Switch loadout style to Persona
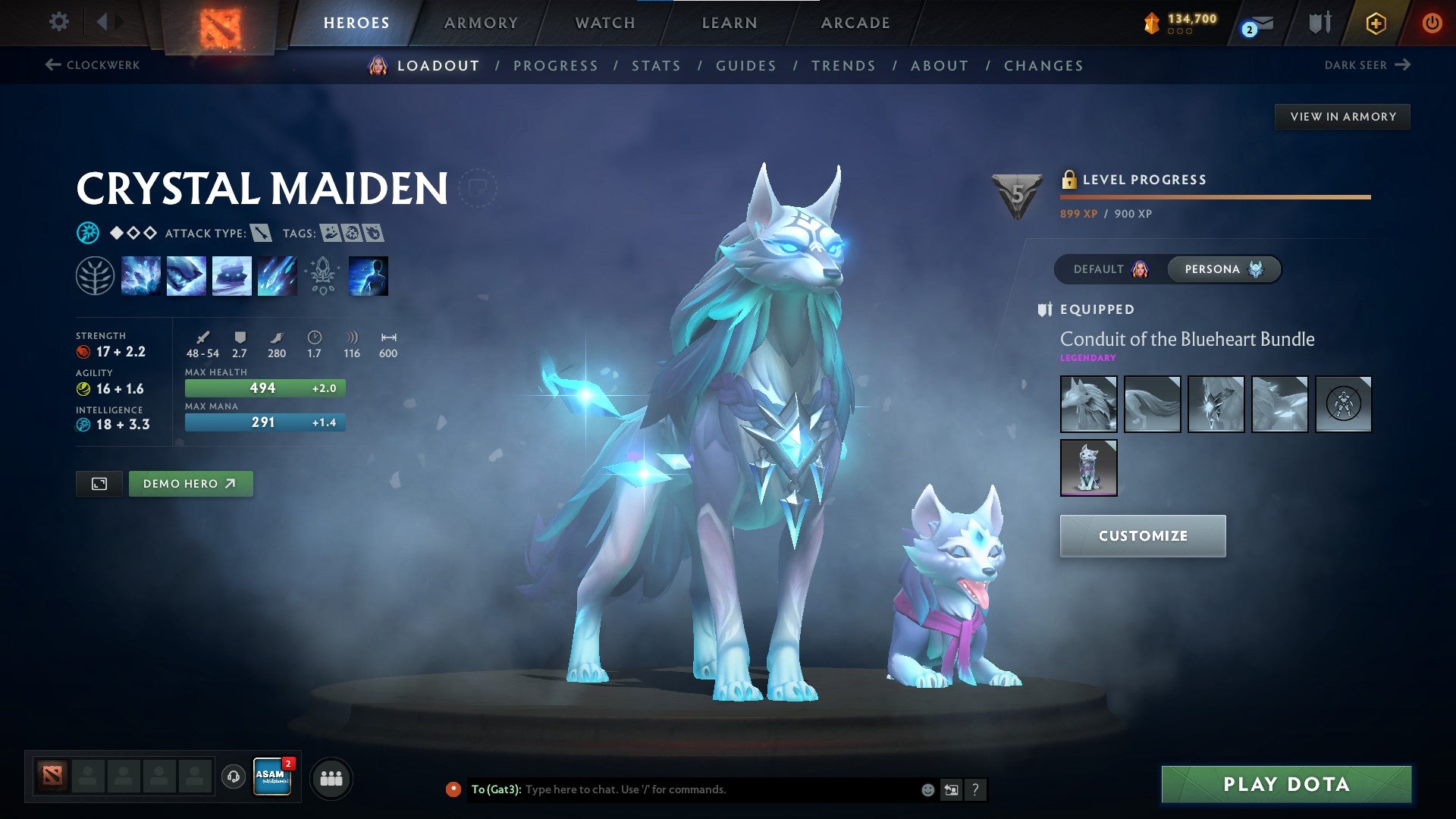This screenshot has height=819, width=1456. 1222,269
